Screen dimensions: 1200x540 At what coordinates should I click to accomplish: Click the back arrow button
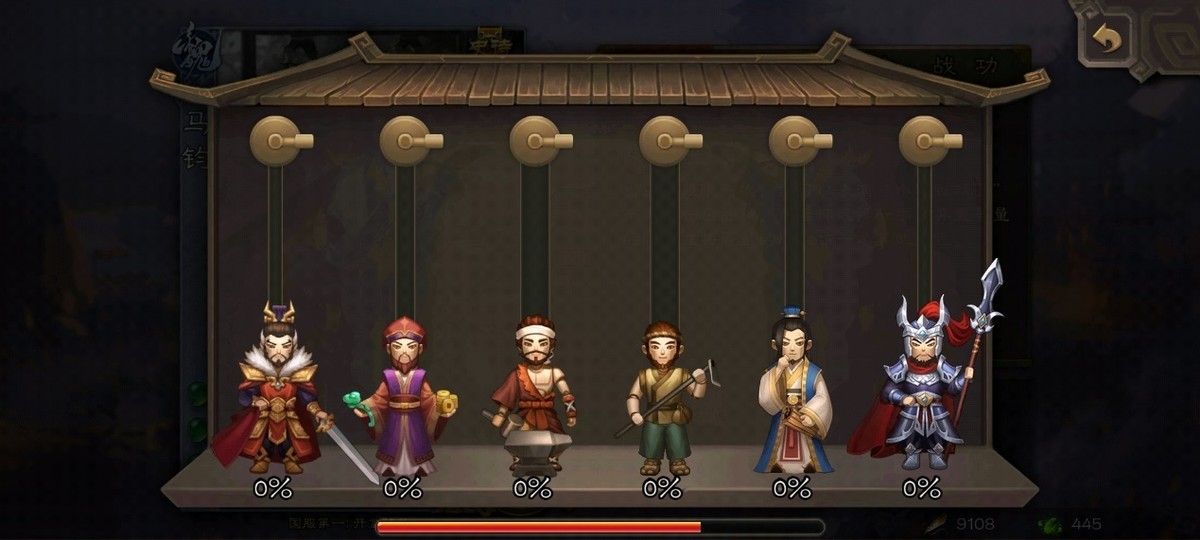click(x=1107, y=39)
